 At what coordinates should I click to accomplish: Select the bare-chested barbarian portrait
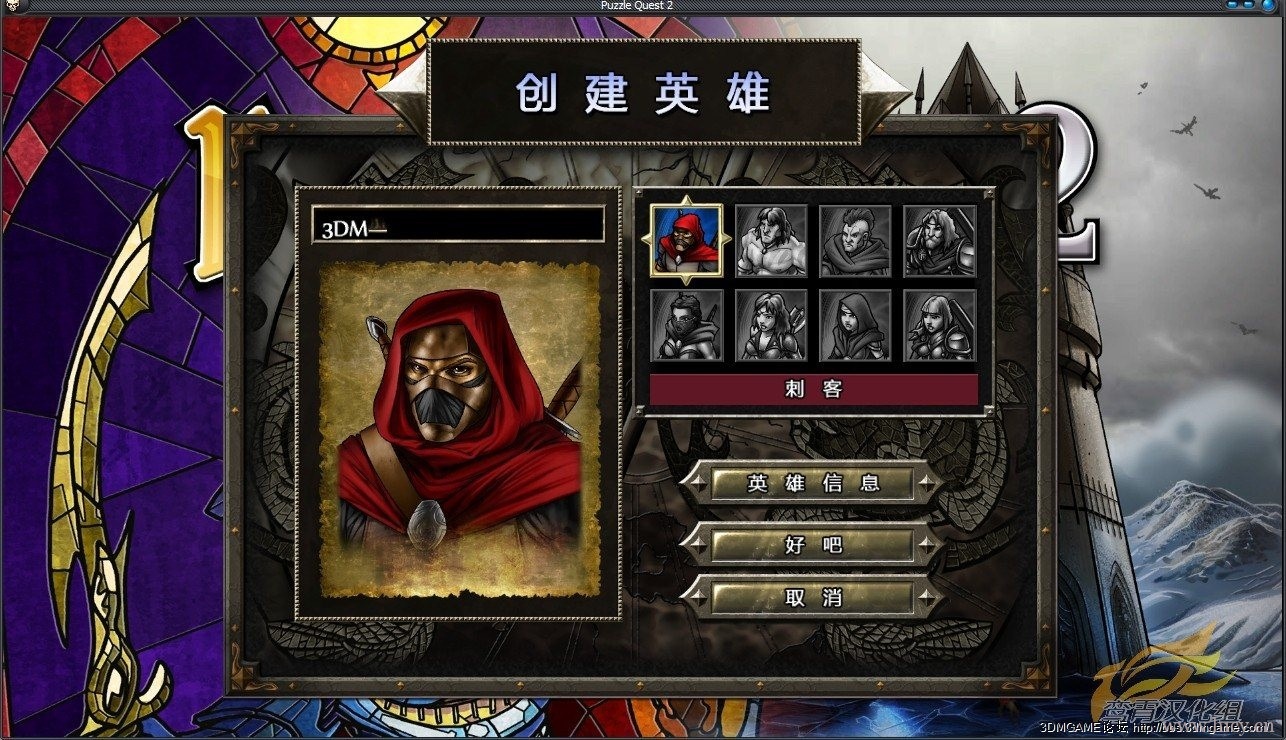(x=770, y=240)
